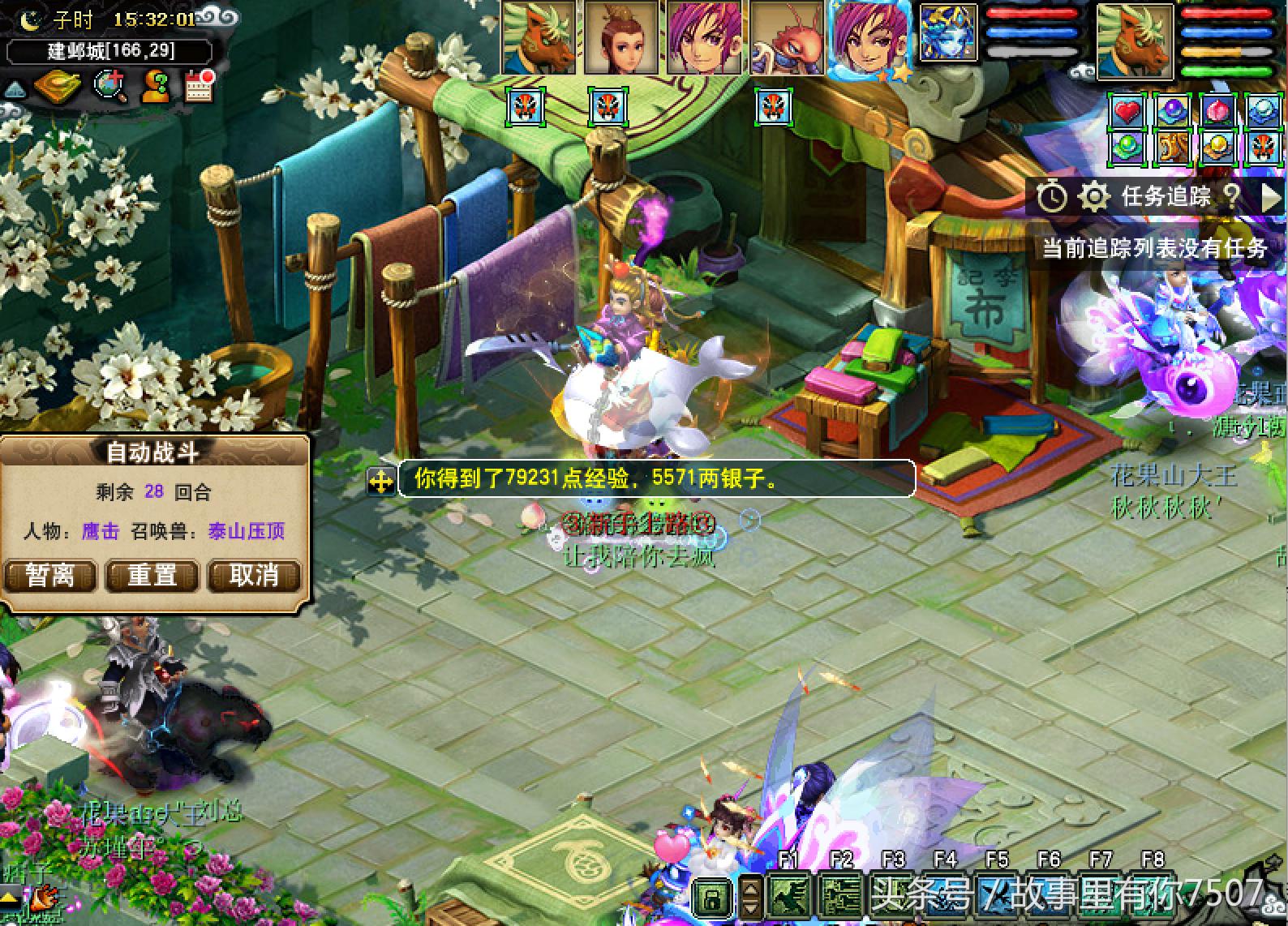The width and height of the screenshot is (1288, 926).
Task: Click the orange figure help icon
Action: pyautogui.click(x=154, y=85)
